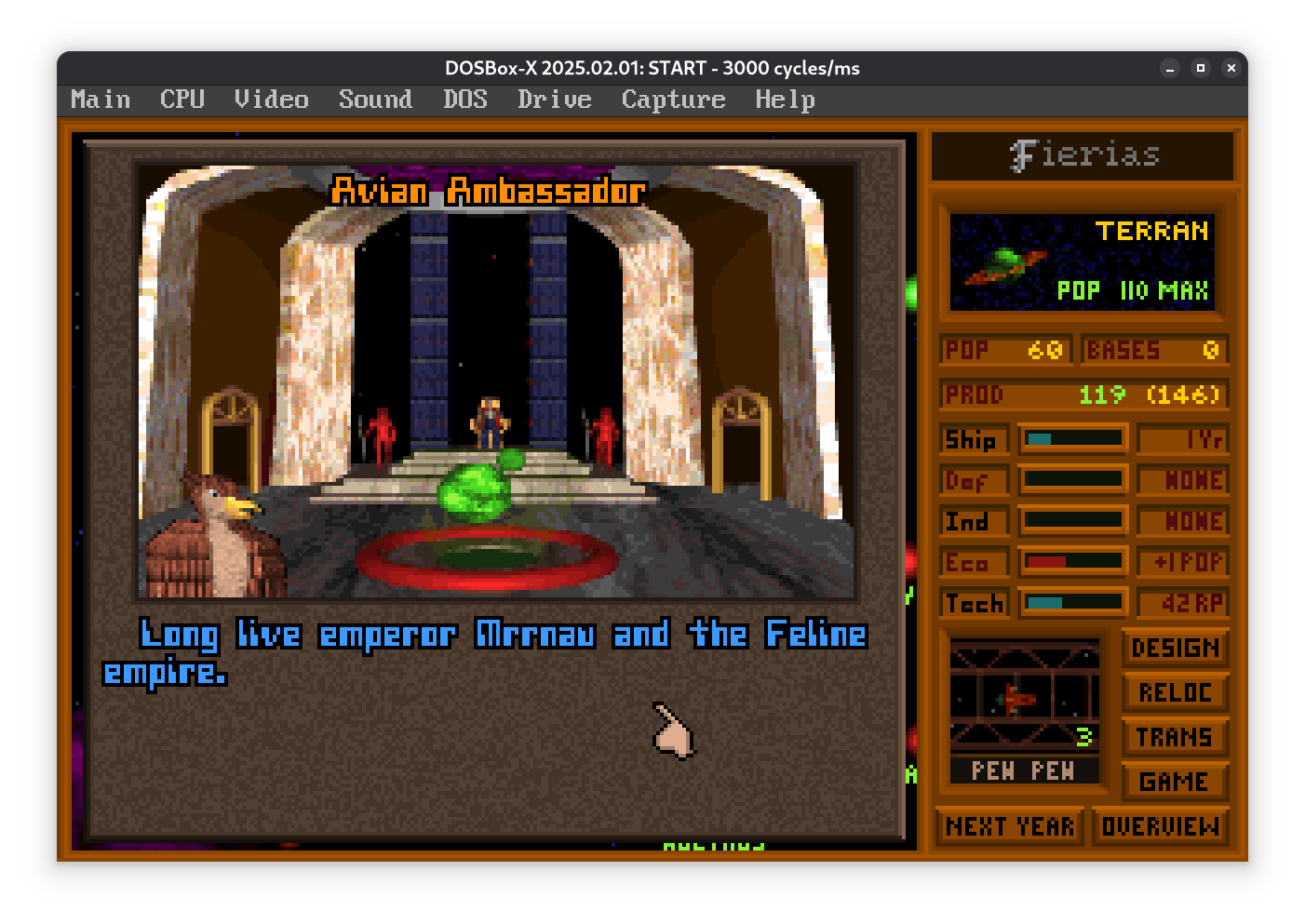The height and width of the screenshot is (924, 1305).
Task: Open the GAME options button
Action: click(1175, 782)
